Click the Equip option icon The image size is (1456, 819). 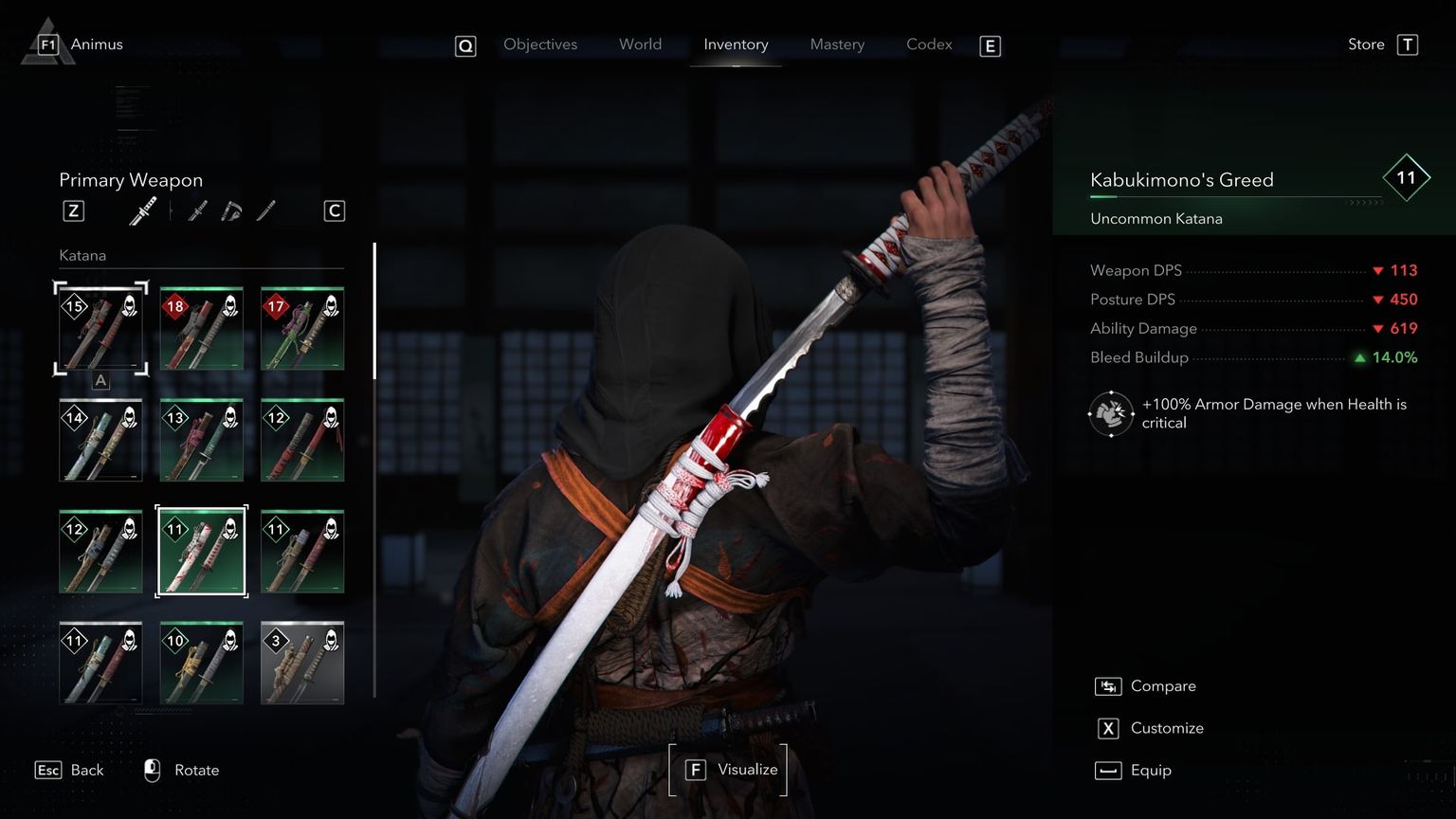tap(1107, 770)
